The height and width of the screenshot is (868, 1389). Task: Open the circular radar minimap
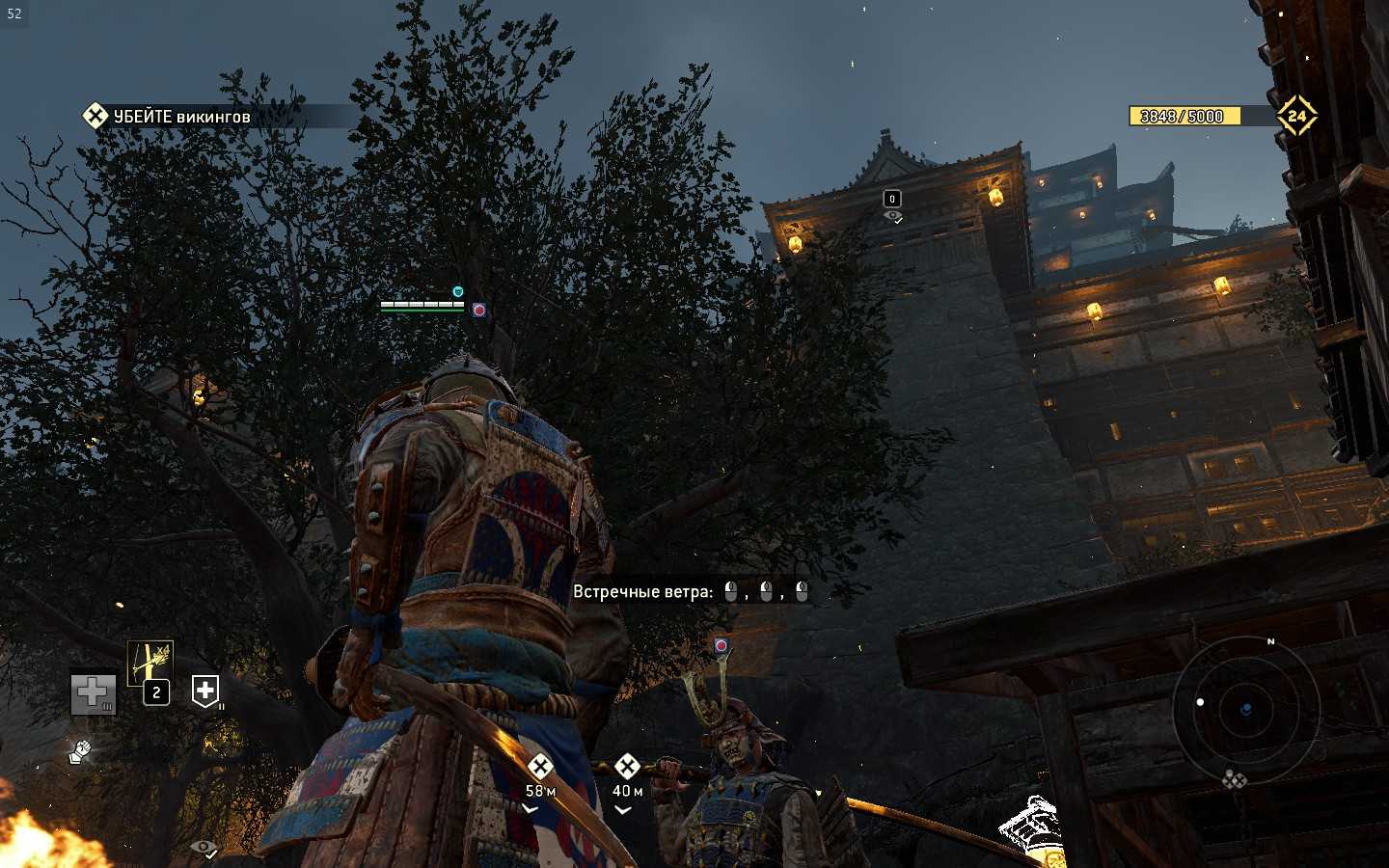click(1245, 710)
